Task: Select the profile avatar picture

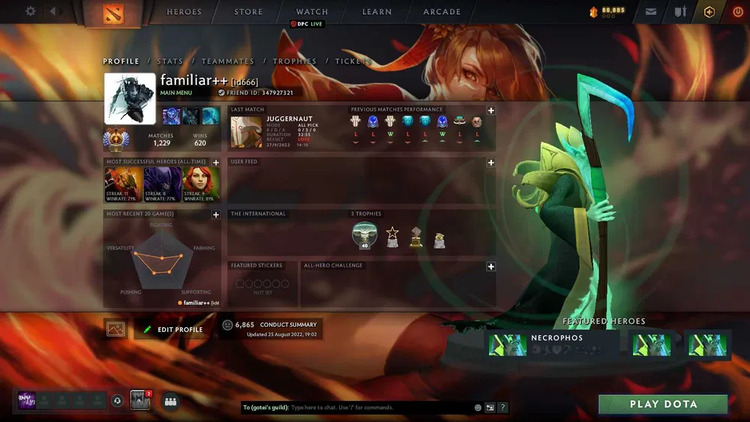Action: click(130, 98)
